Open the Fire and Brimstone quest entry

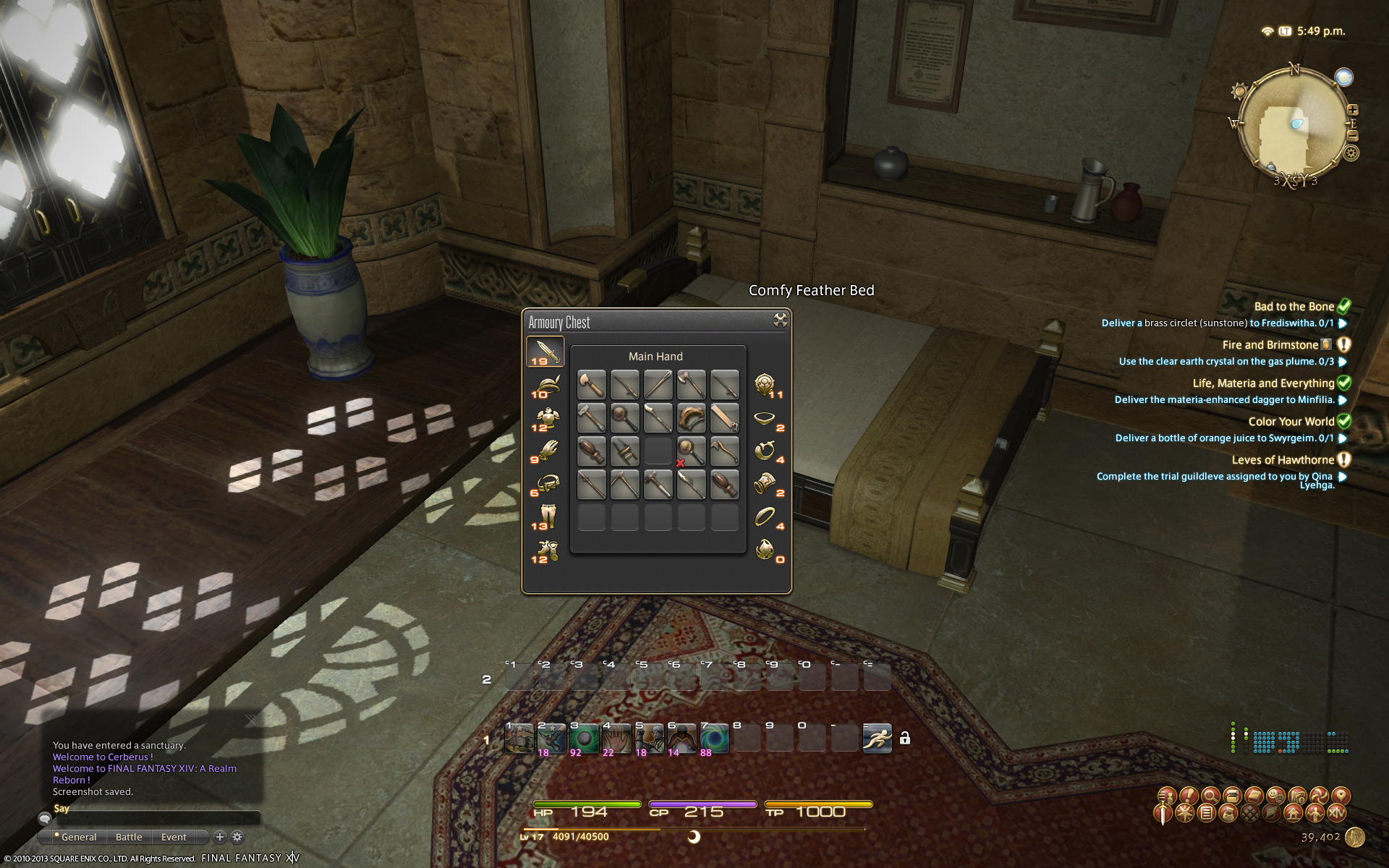point(1270,345)
